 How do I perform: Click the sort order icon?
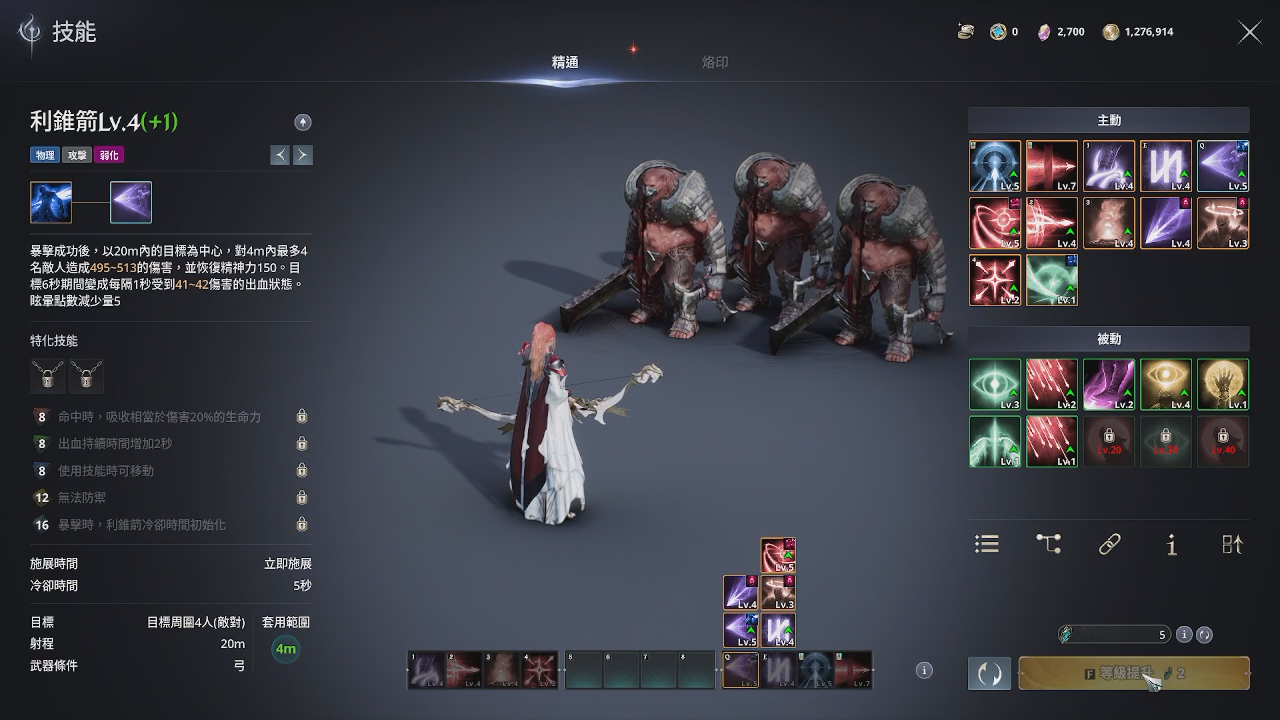pyautogui.click(x=1232, y=543)
